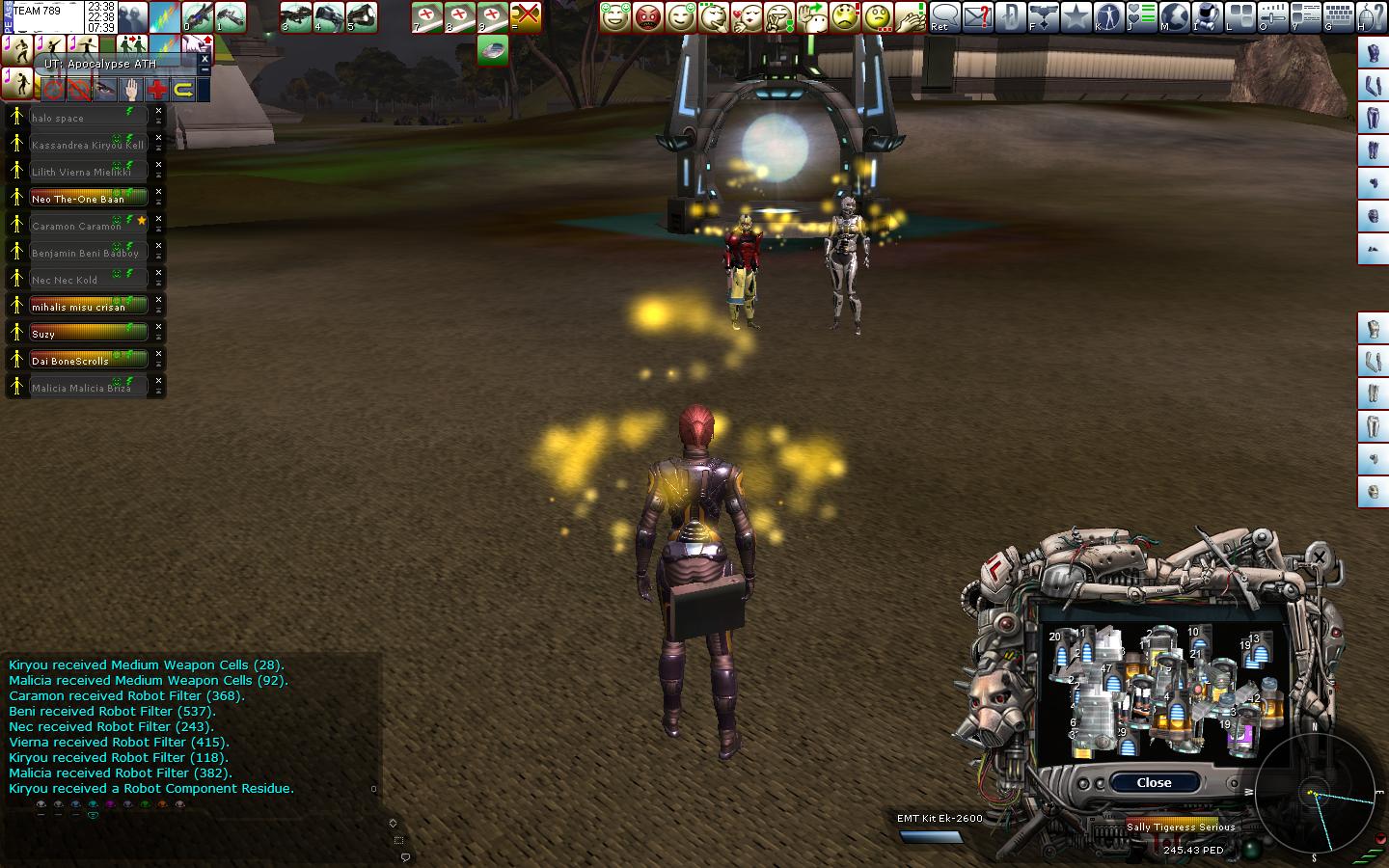This screenshot has width=1389, height=868.
Task: Select team member mihalis misu crisan
Action: point(89,306)
